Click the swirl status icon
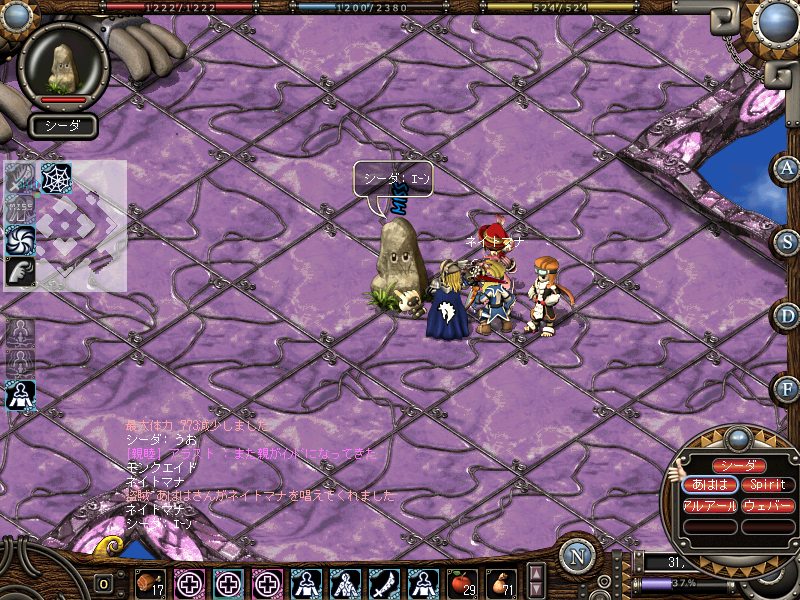The image size is (800, 600). pyautogui.click(x=21, y=240)
